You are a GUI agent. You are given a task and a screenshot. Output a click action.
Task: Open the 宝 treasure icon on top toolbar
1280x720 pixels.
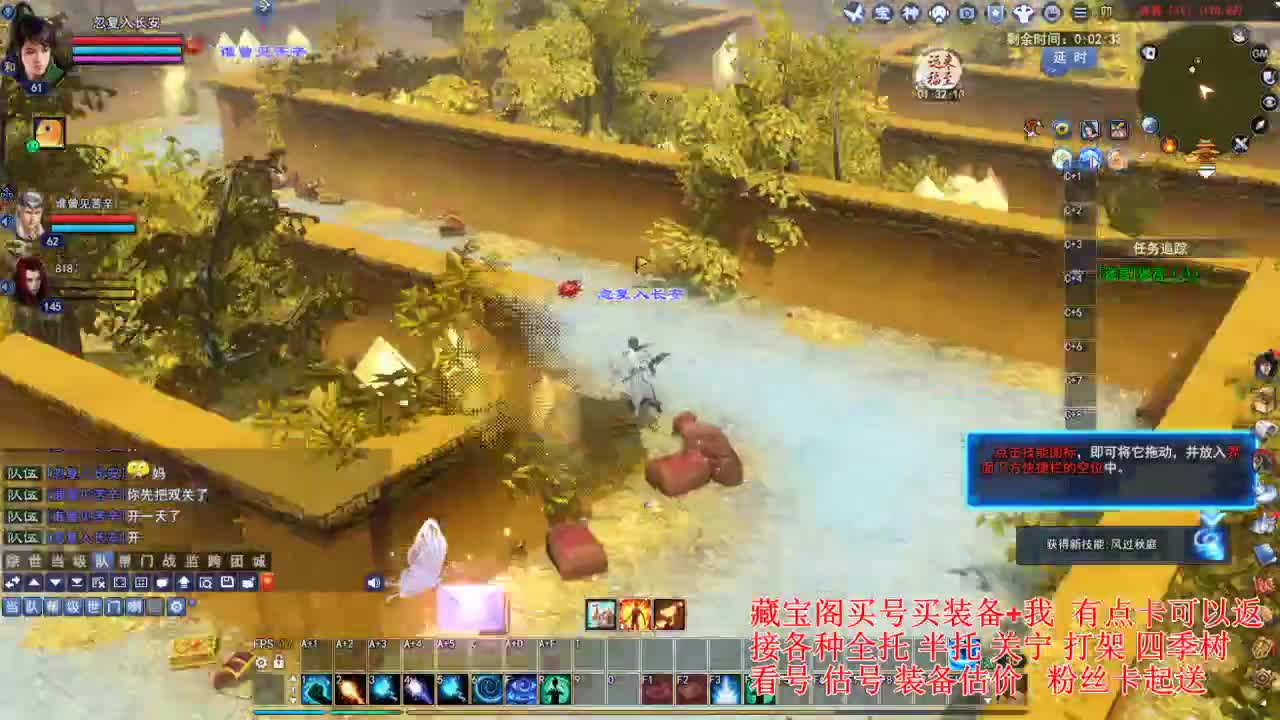882,13
